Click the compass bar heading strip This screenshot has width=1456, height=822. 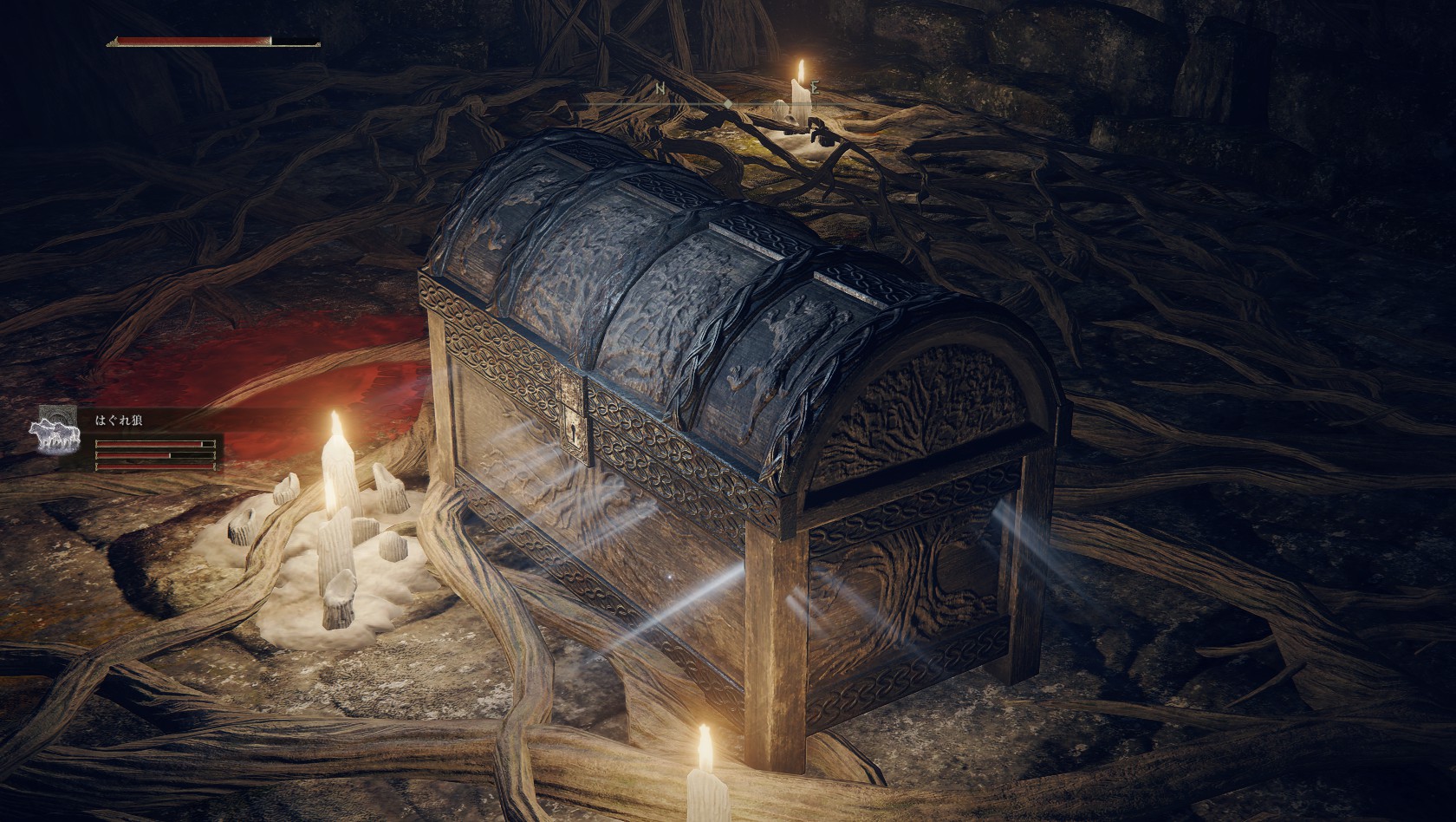[x=728, y=104]
